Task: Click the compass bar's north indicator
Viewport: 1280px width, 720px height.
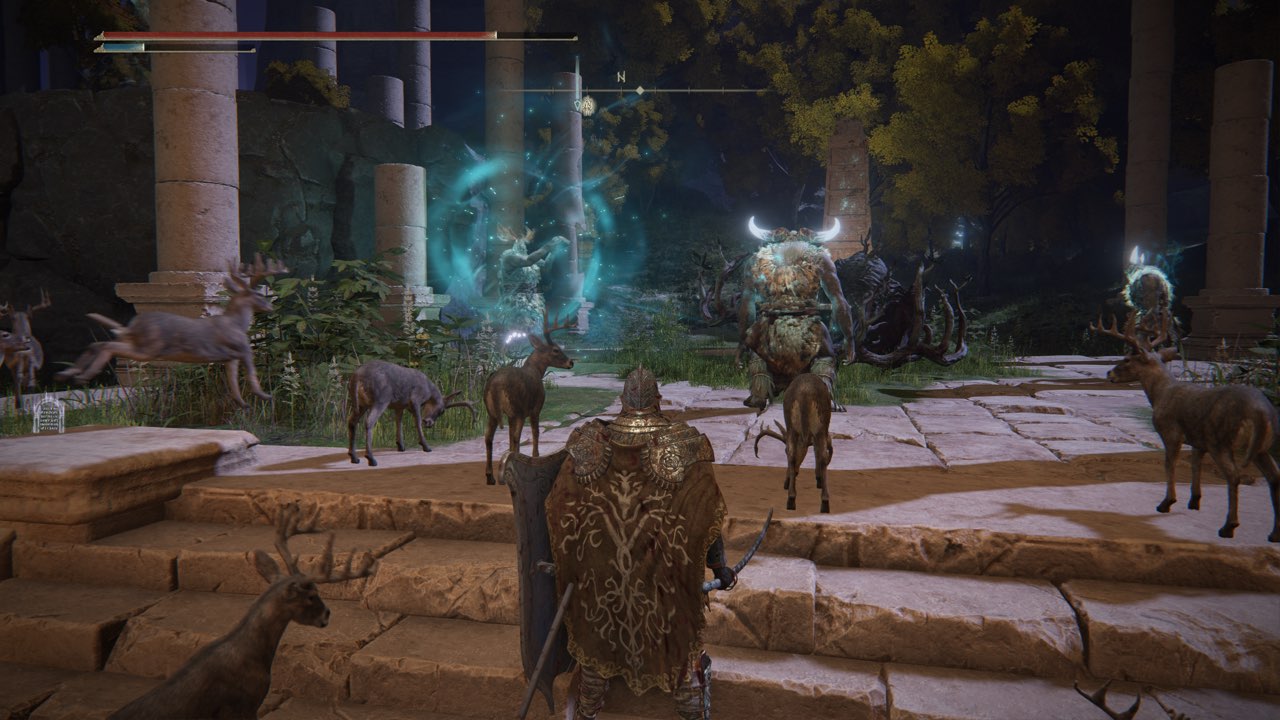Action: coord(621,77)
